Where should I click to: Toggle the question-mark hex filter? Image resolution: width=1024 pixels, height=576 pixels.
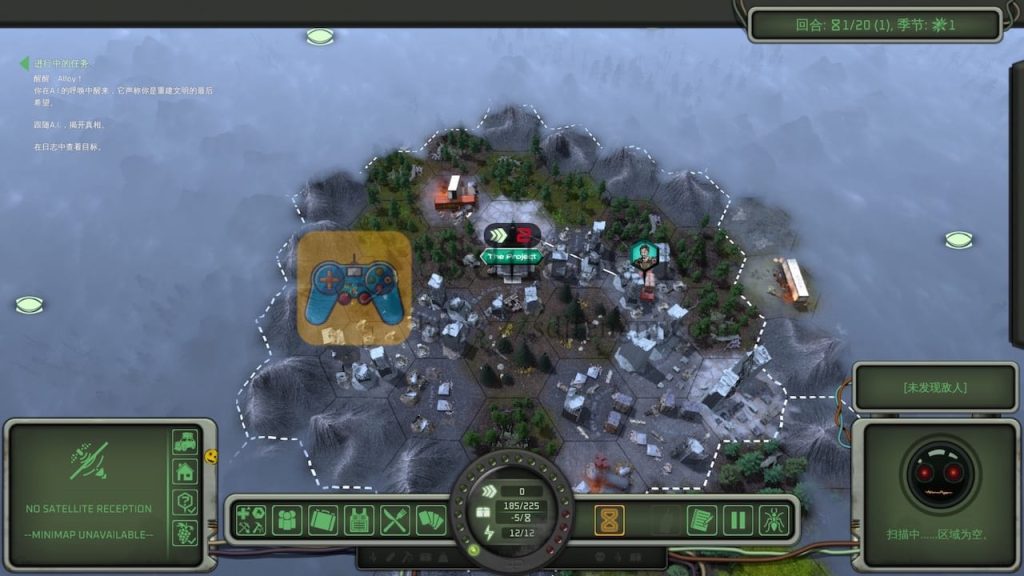pos(185,502)
